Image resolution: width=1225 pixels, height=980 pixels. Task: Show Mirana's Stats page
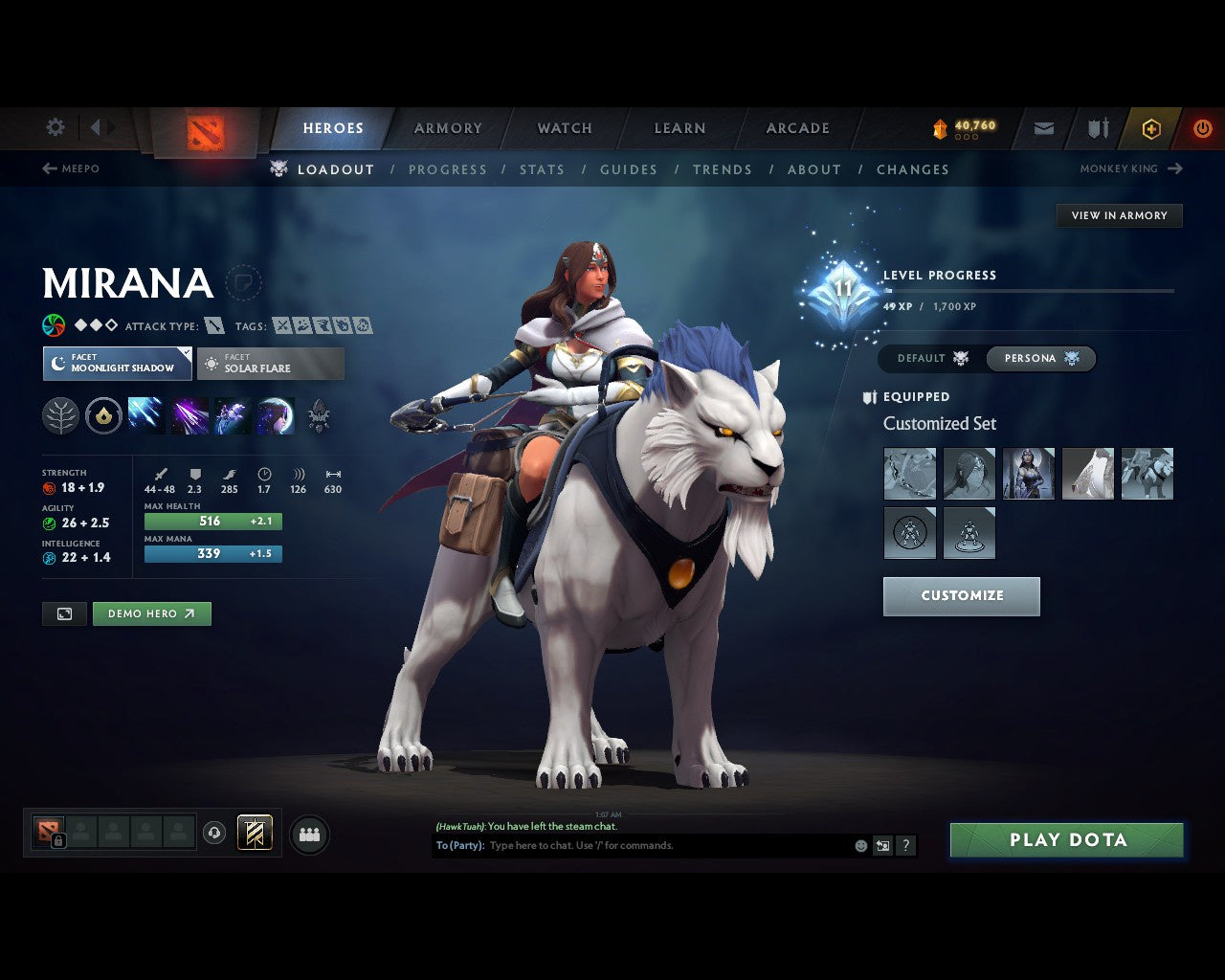tap(542, 169)
